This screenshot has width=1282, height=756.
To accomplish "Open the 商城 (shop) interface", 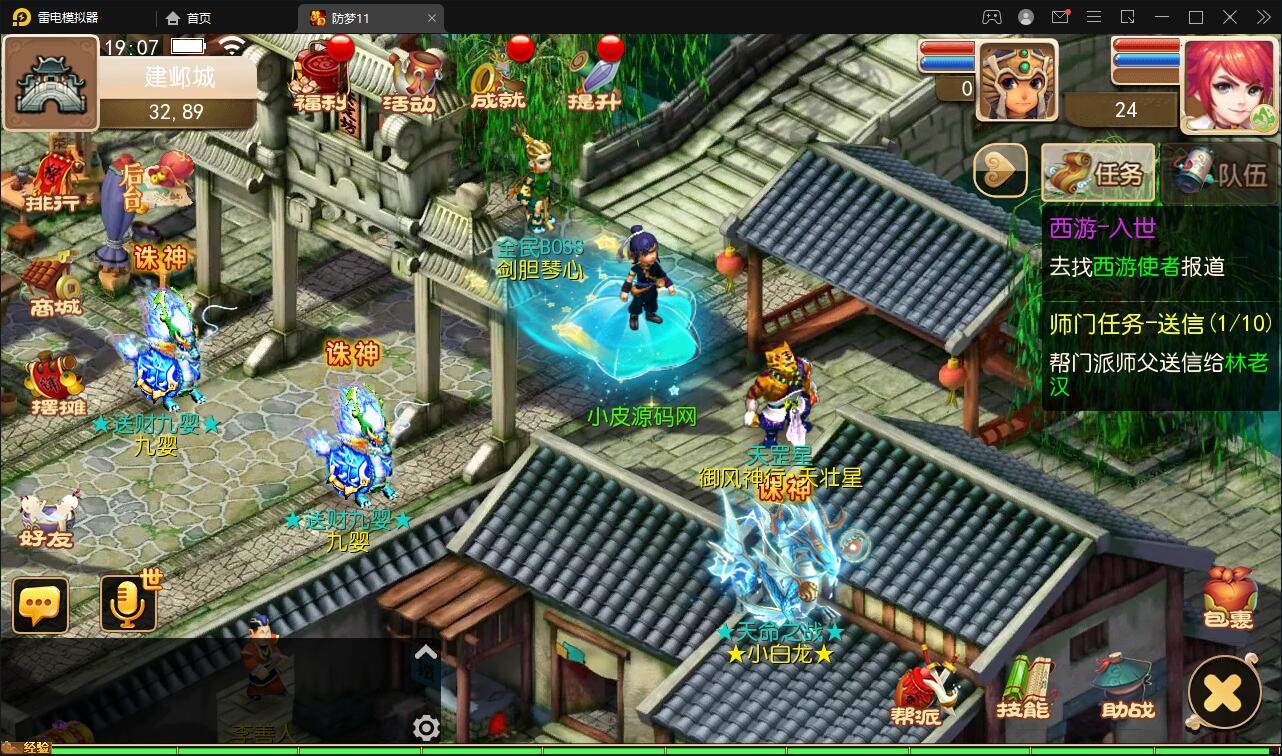I will point(48,296).
